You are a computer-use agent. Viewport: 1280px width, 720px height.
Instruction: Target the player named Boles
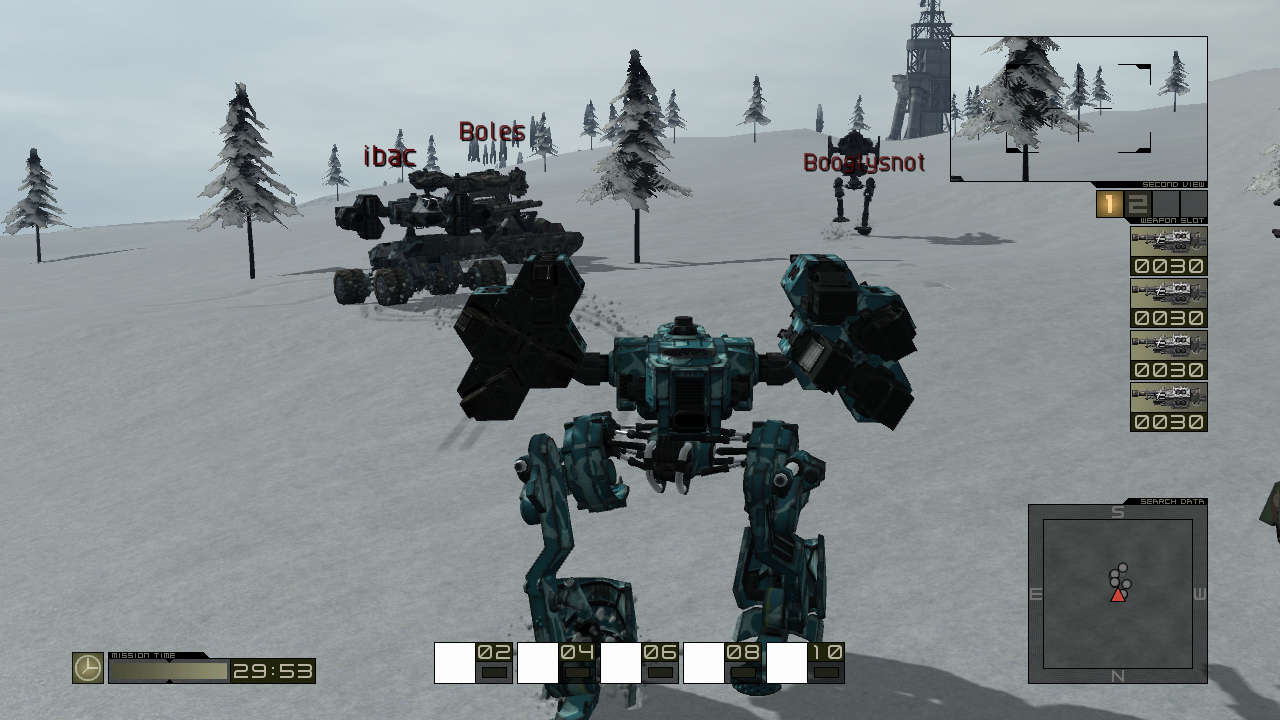[491, 130]
